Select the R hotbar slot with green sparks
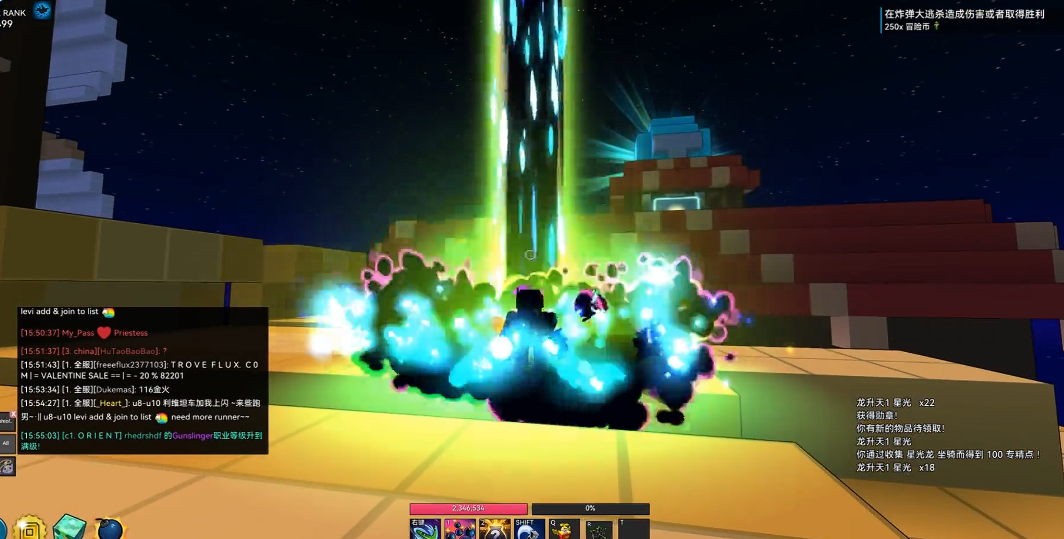 point(599,529)
